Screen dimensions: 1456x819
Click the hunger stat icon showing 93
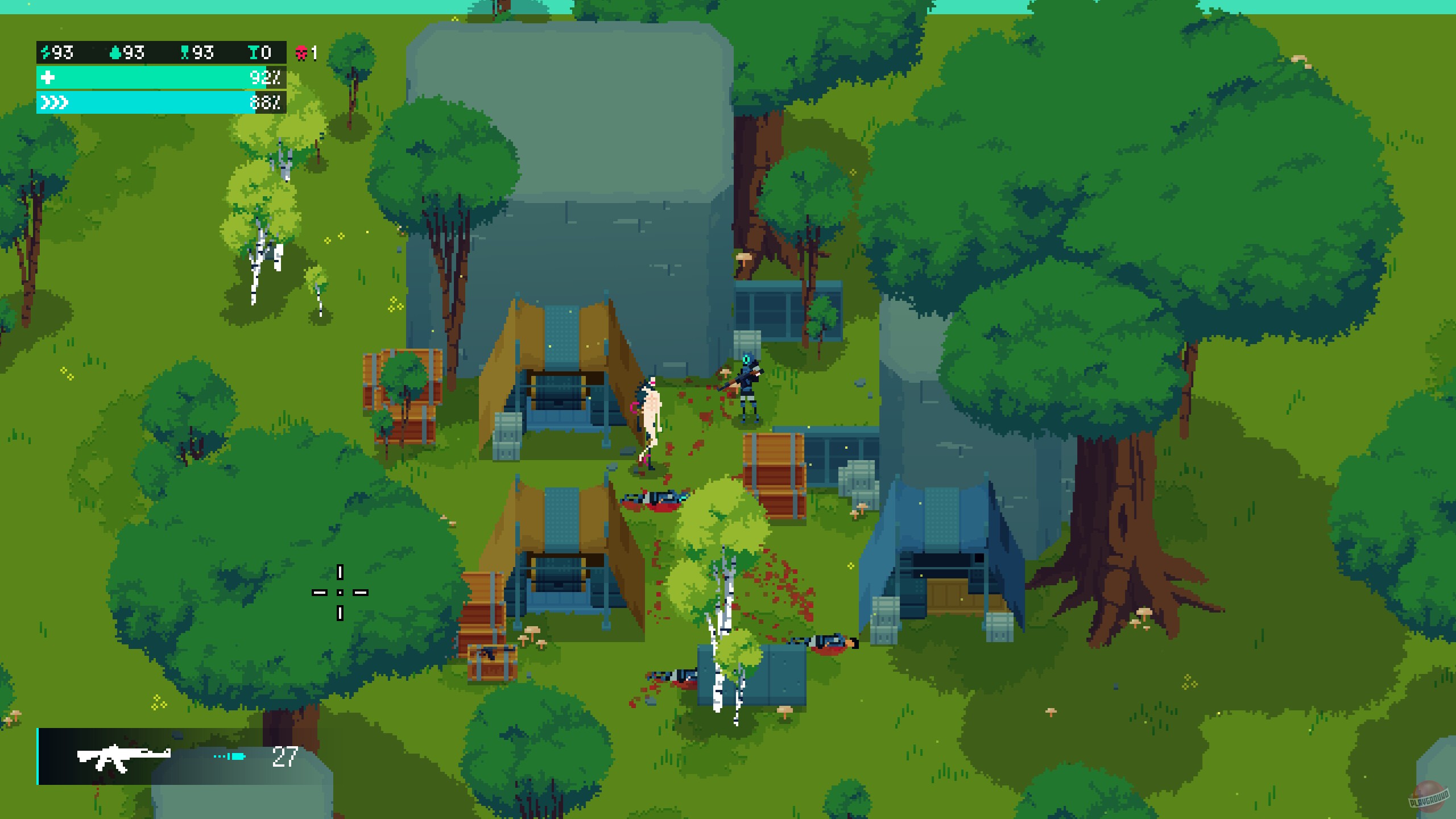pos(185,52)
